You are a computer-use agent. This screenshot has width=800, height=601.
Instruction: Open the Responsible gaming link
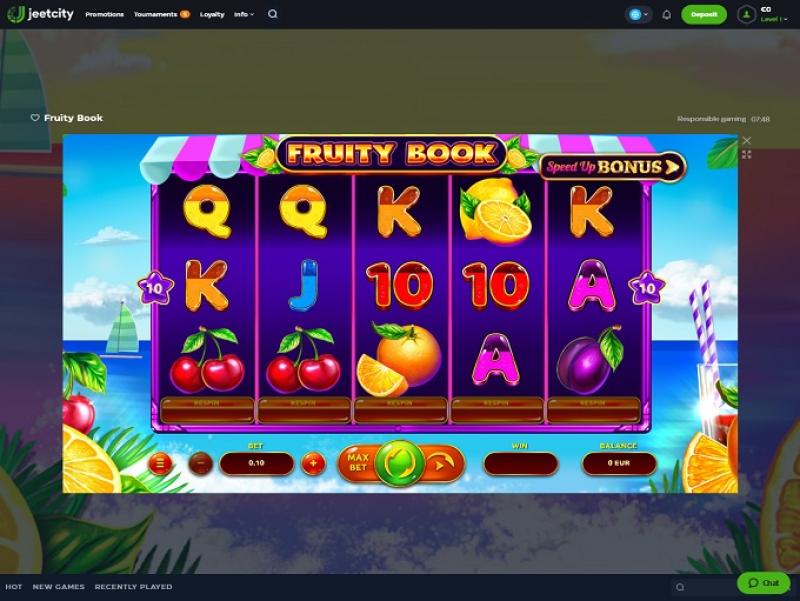click(710, 119)
